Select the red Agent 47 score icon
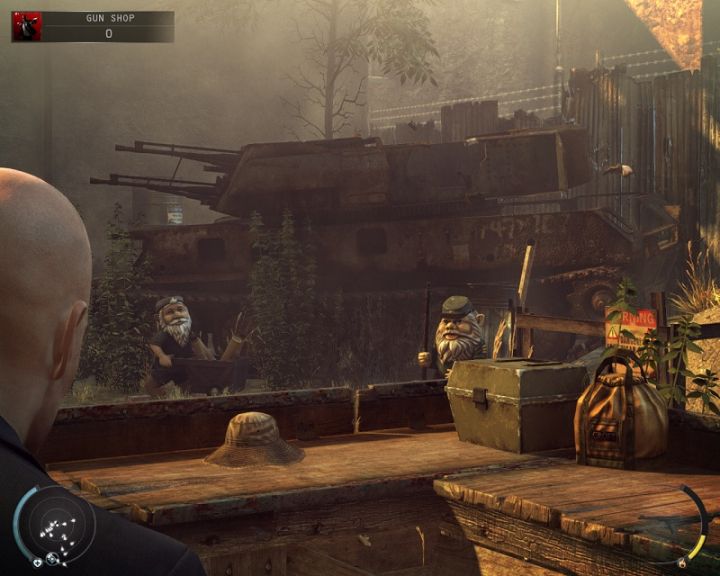This screenshot has width=720, height=576. click(x=26, y=27)
